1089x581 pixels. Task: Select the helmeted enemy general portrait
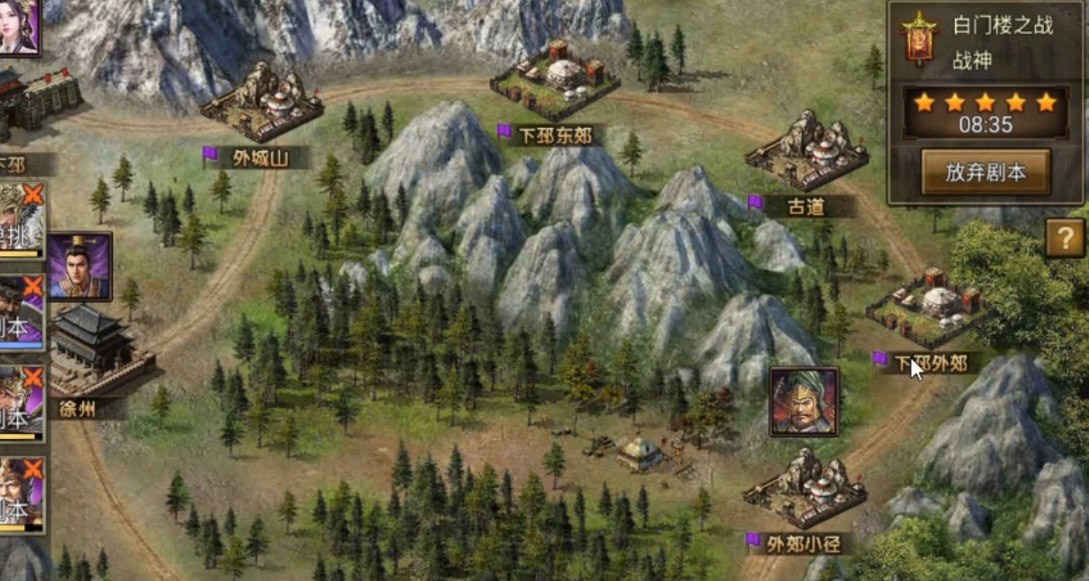coord(804,401)
